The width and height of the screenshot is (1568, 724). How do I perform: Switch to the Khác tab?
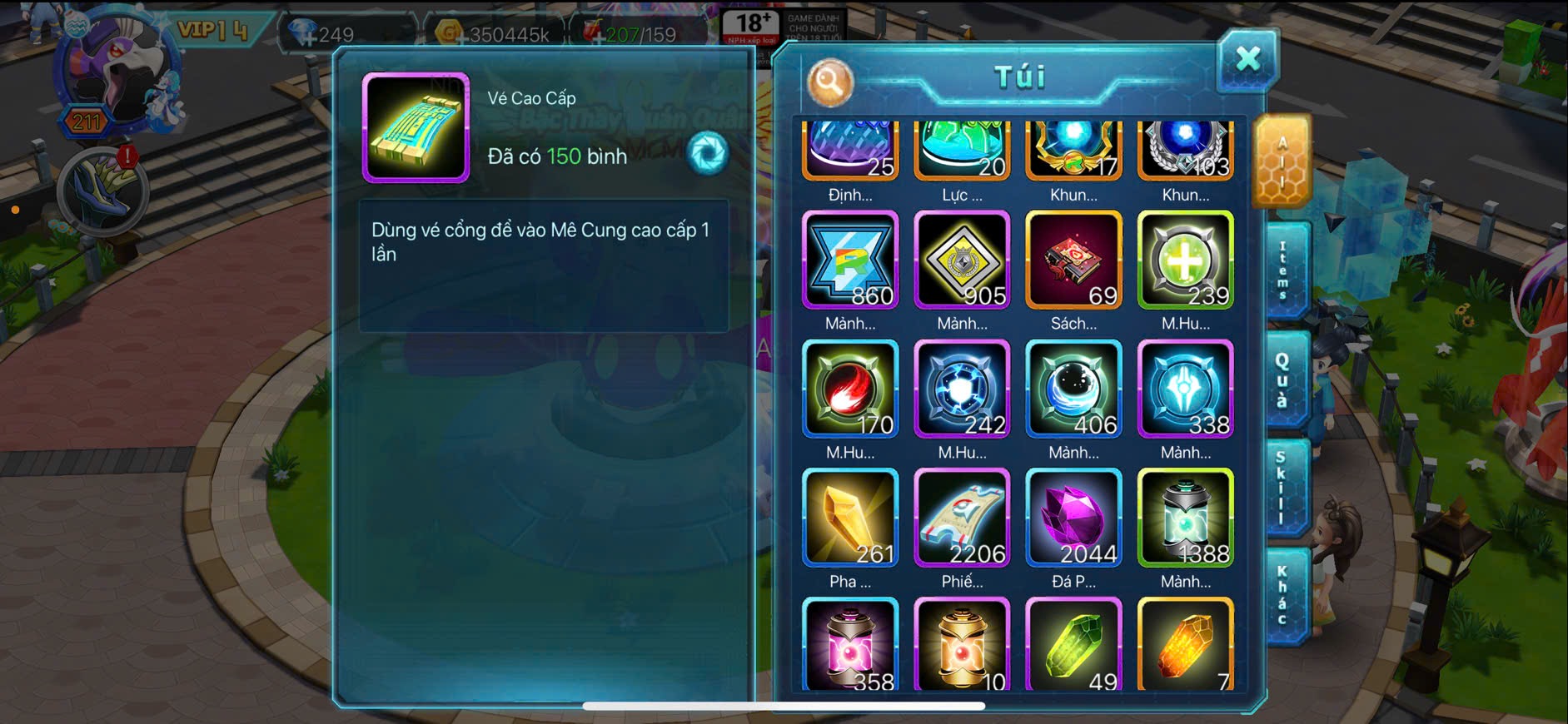pos(1283,595)
